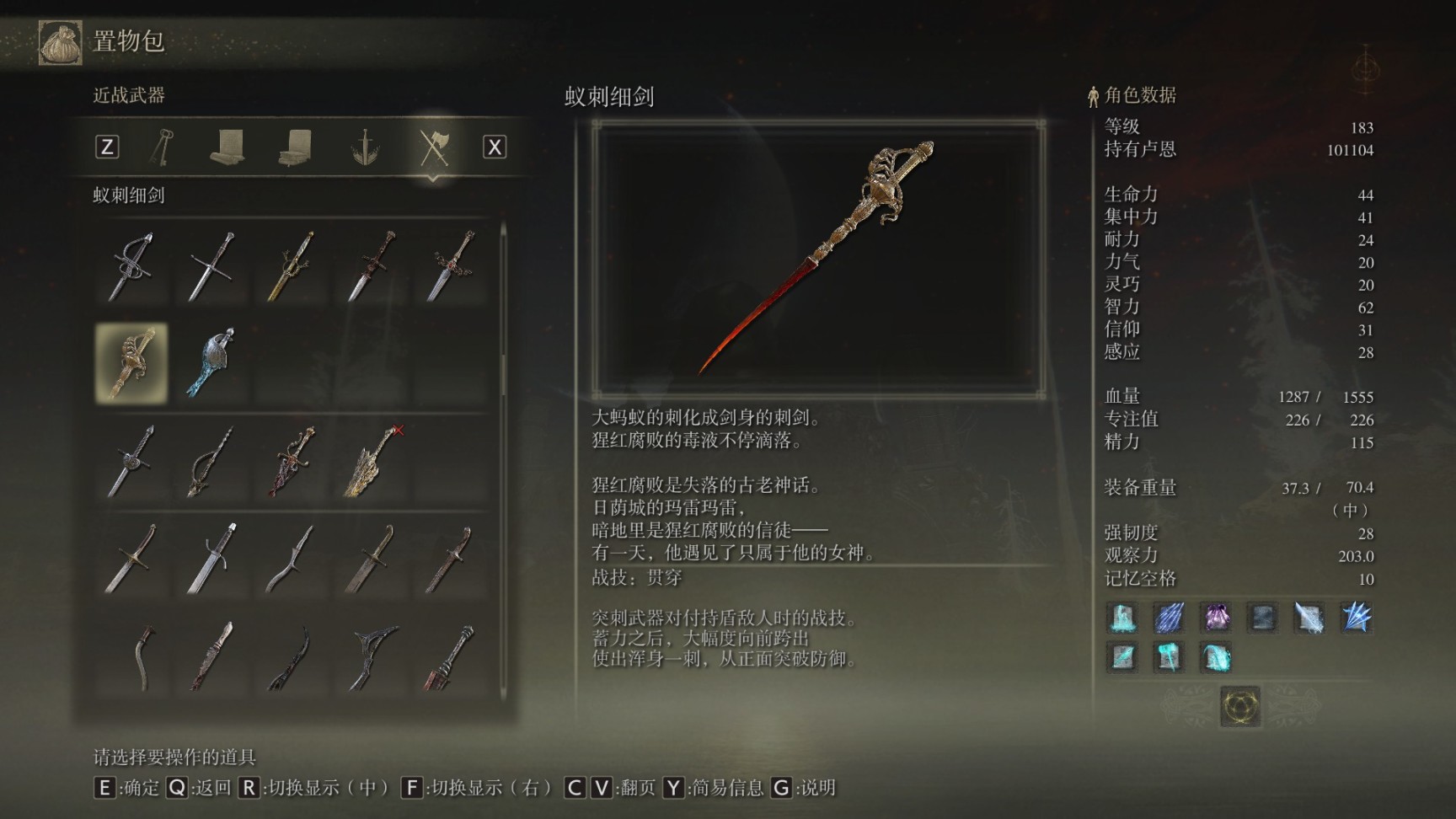Image resolution: width=1456 pixels, height=819 pixels.
Task: Select the icy blue crystal rapier
Action: (211, 363)
